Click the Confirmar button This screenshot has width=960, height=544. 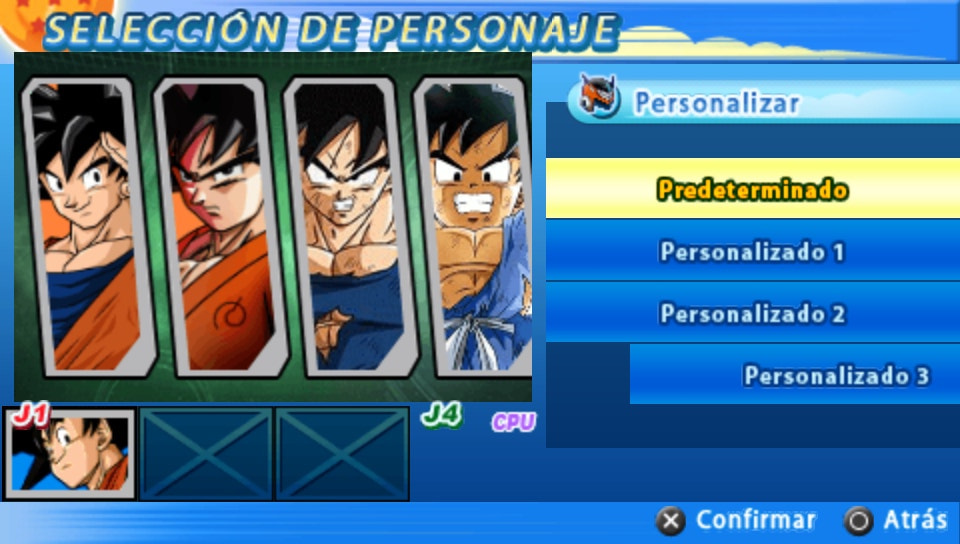click(x=736, y=520)
